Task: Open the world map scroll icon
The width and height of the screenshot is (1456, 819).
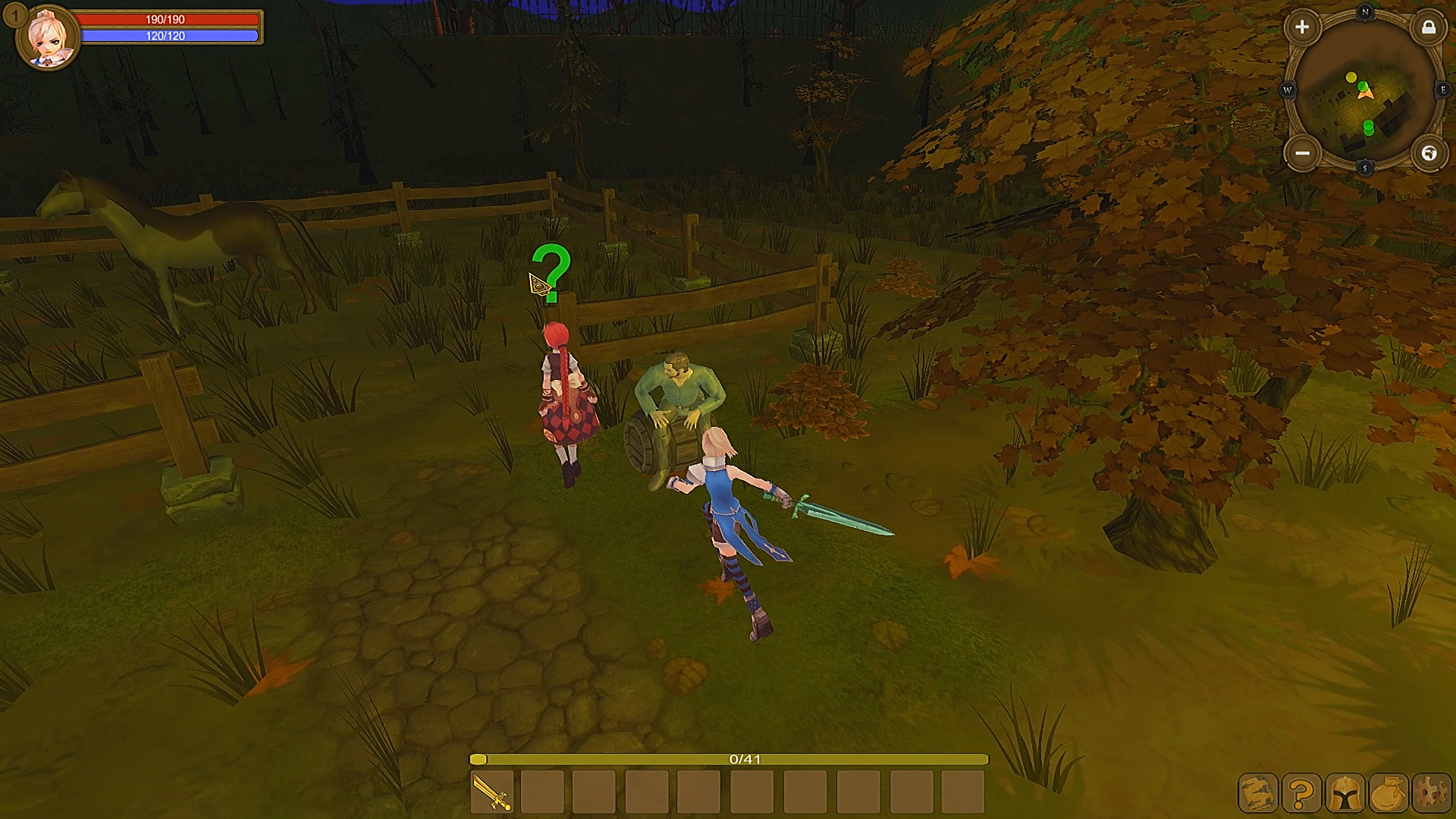Action: 1257,793
